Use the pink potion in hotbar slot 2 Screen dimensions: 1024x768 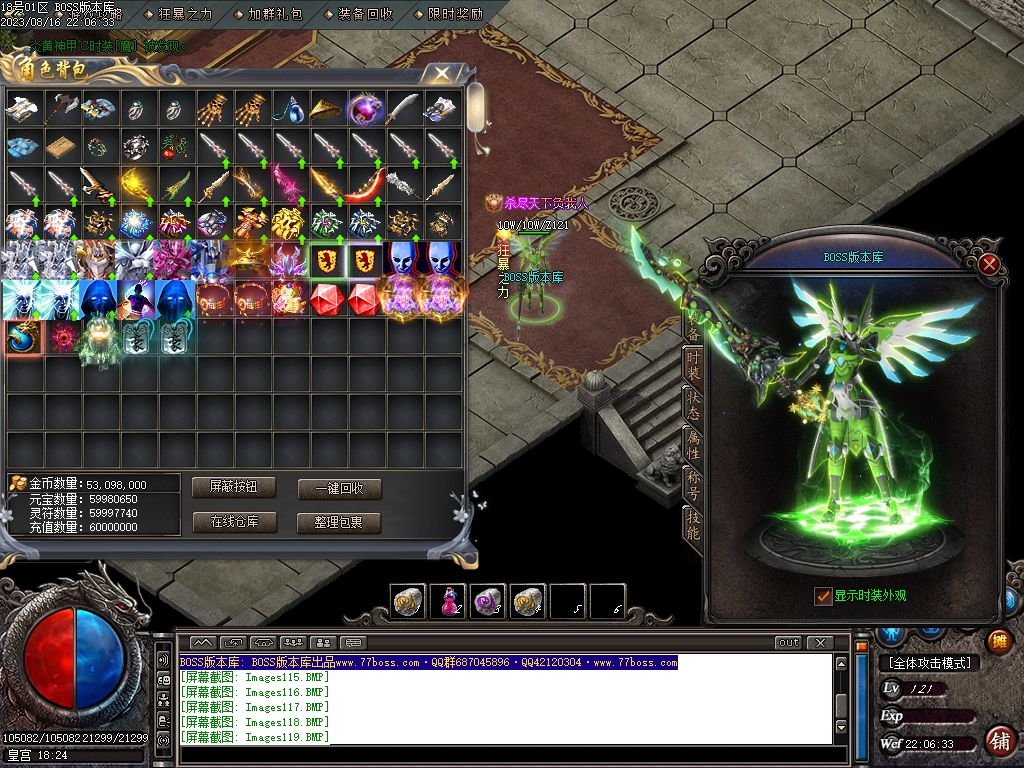[447, 601]
